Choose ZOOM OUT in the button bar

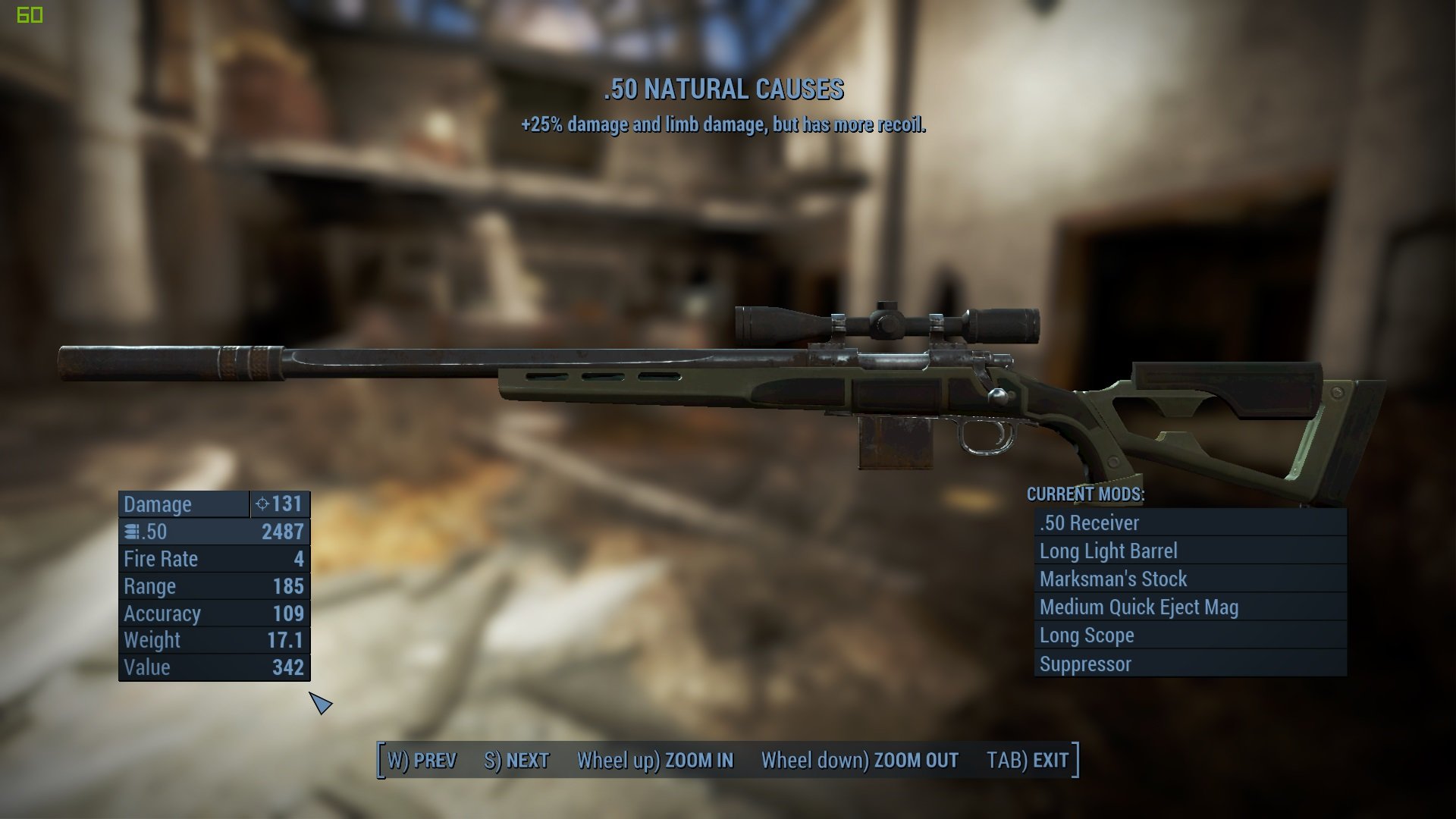click(x=859, y=760)
